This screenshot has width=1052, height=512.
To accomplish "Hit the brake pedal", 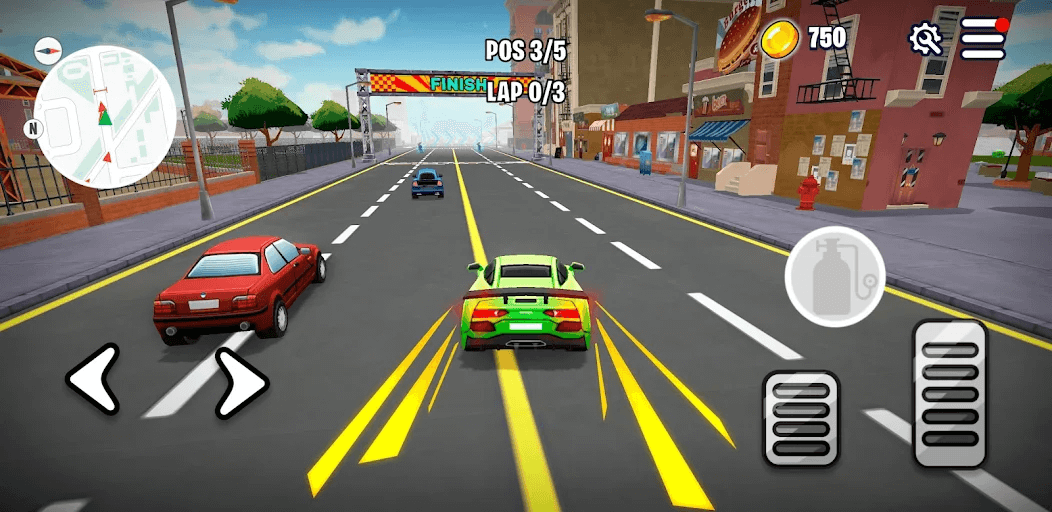I will [x=801, y=417].
